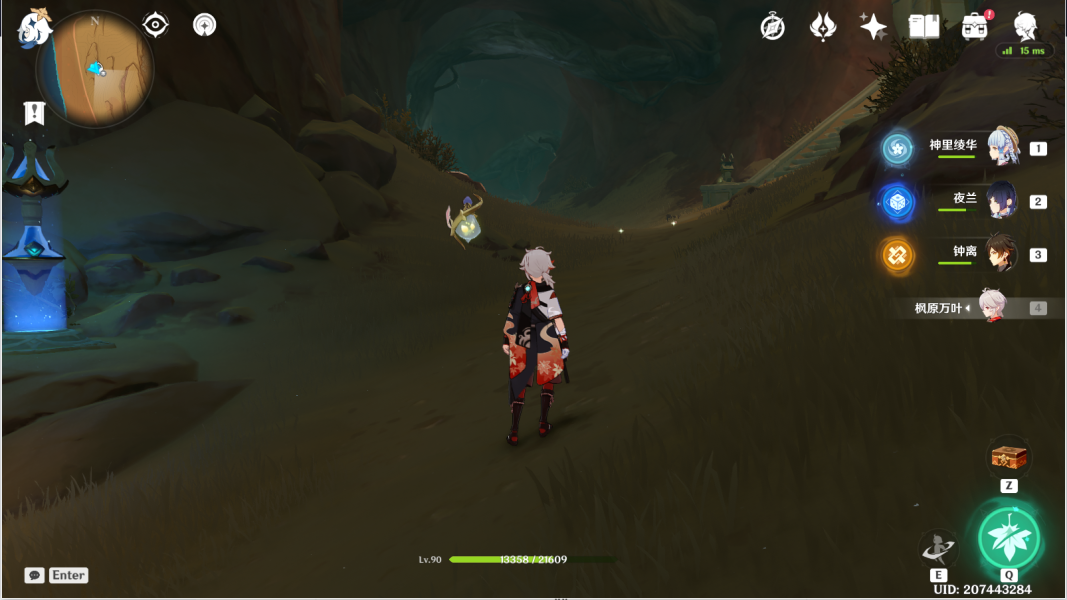Open the character head profile icon
This screenshot has height=600, width=1067.
pos(1025,25)
